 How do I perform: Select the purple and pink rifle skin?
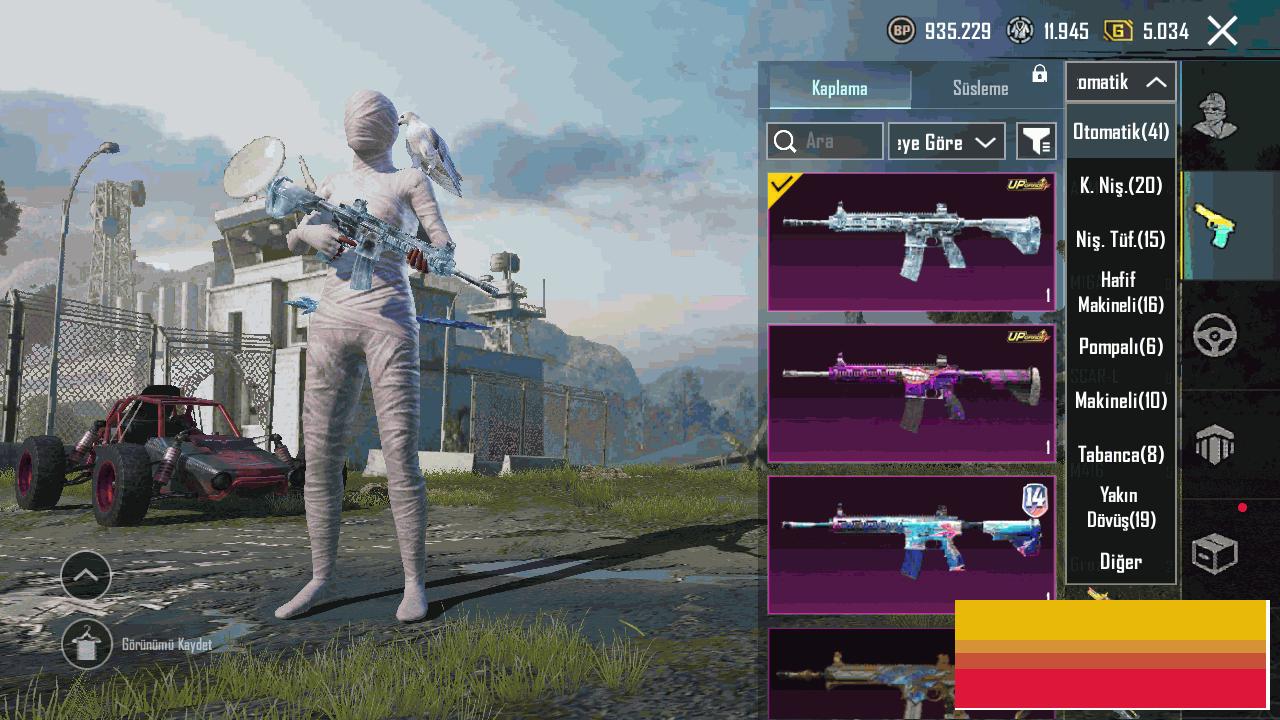(911, 393)
